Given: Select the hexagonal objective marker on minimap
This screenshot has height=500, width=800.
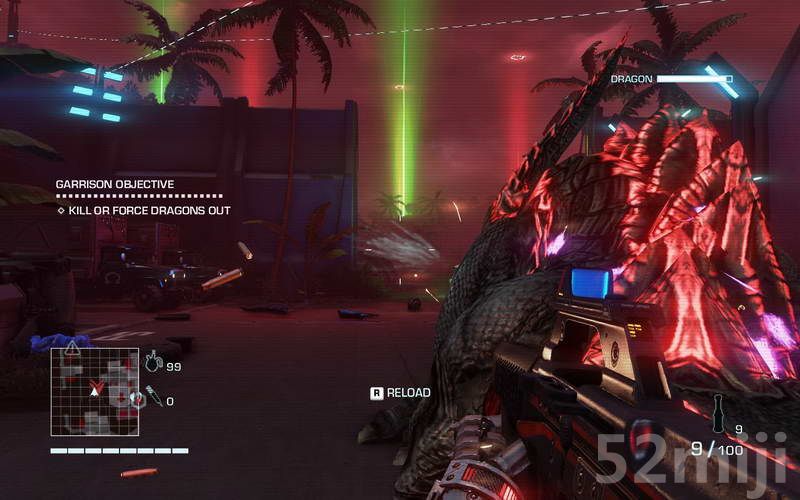Looking at the screenshot, I should (137, 400).
